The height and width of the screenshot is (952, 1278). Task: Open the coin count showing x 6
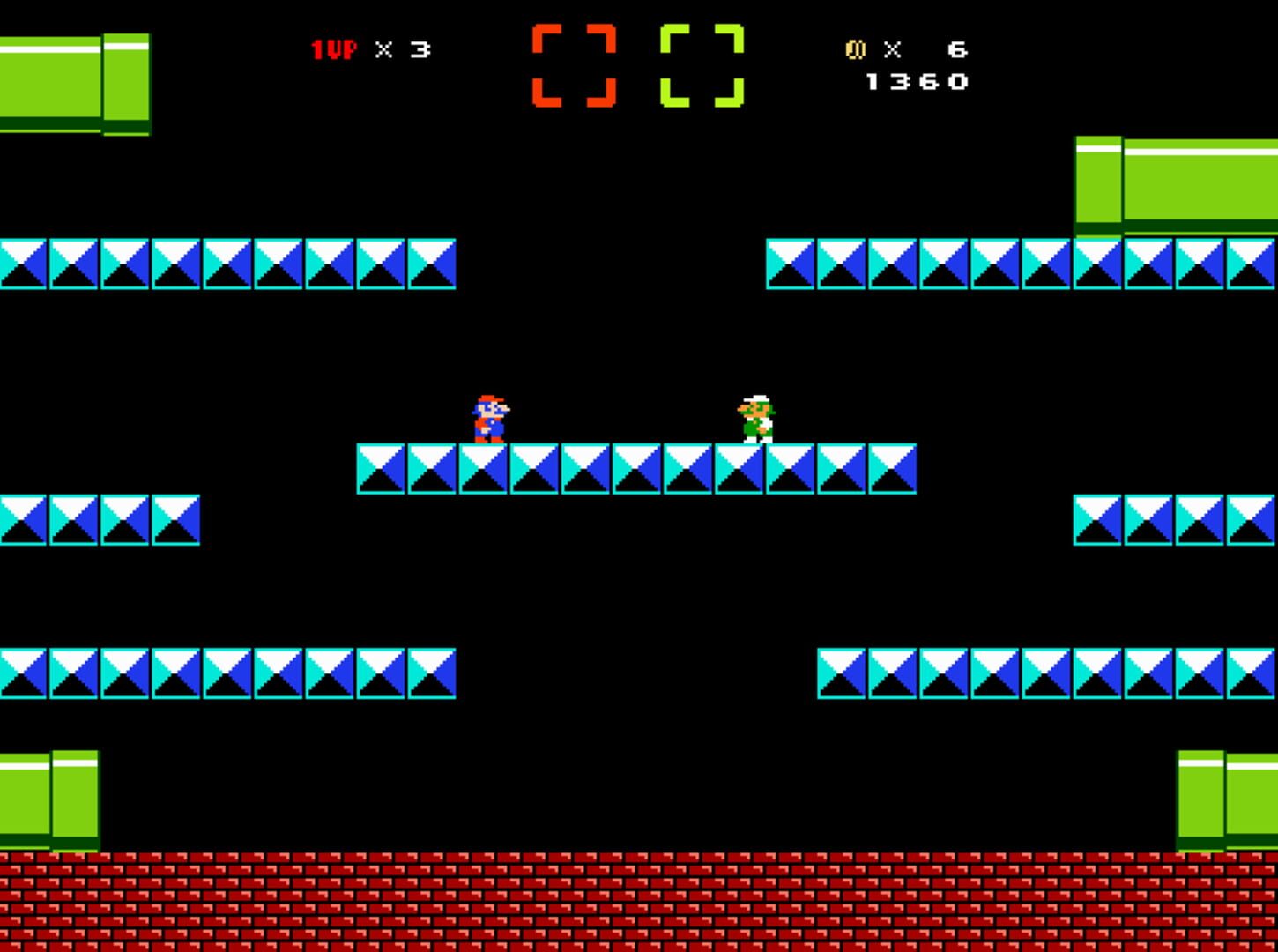coord(925,50)
